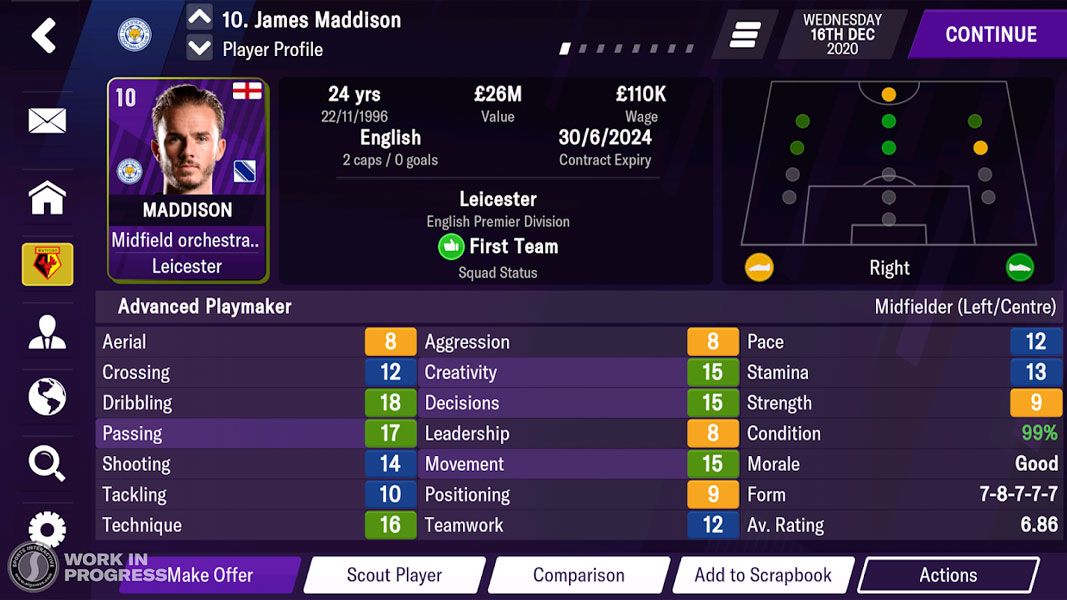1067x600 pixels.
Task: Open the mail inbox
Action: tap(47, 121)
